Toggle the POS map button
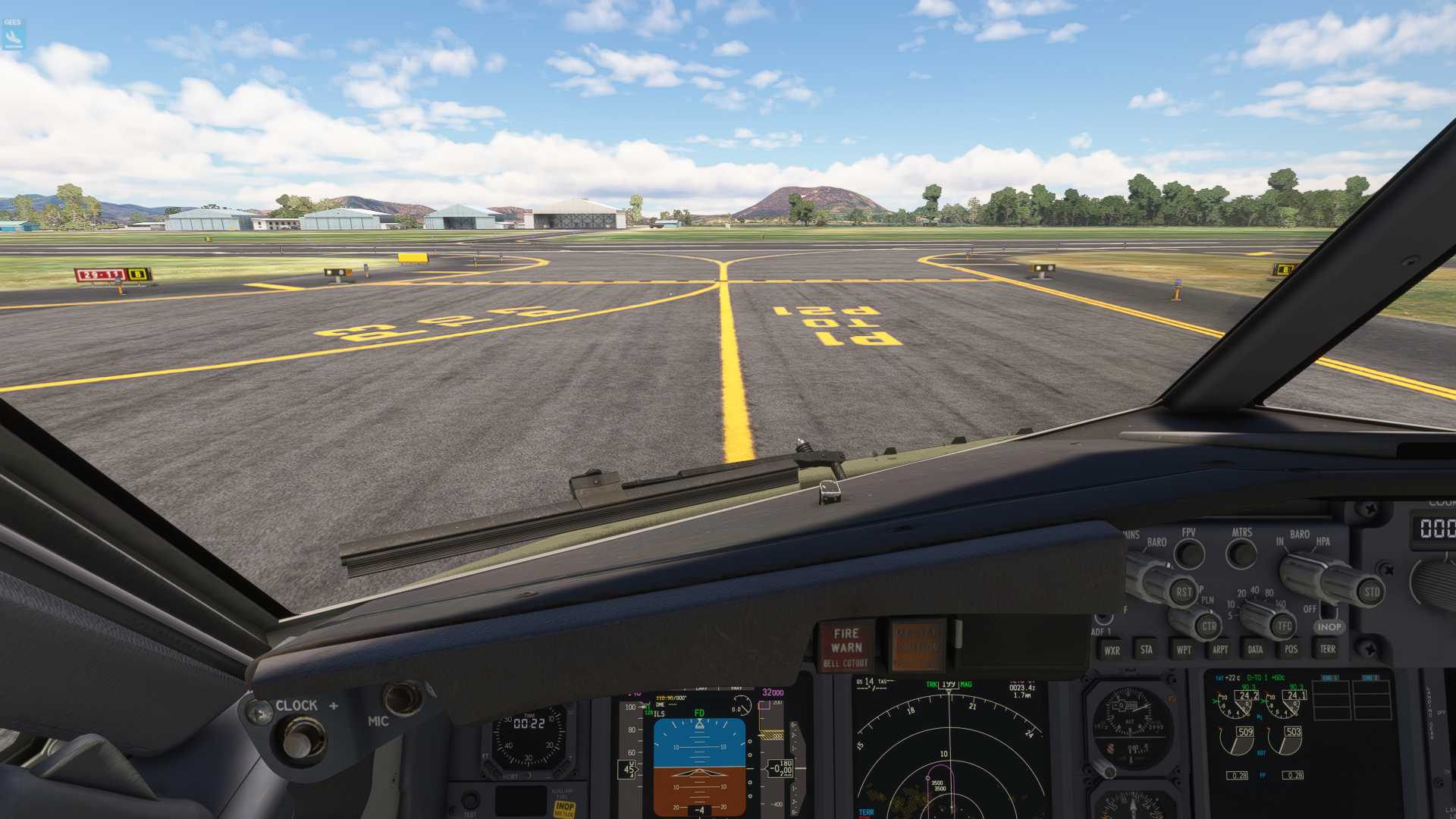 point(1291,649)
